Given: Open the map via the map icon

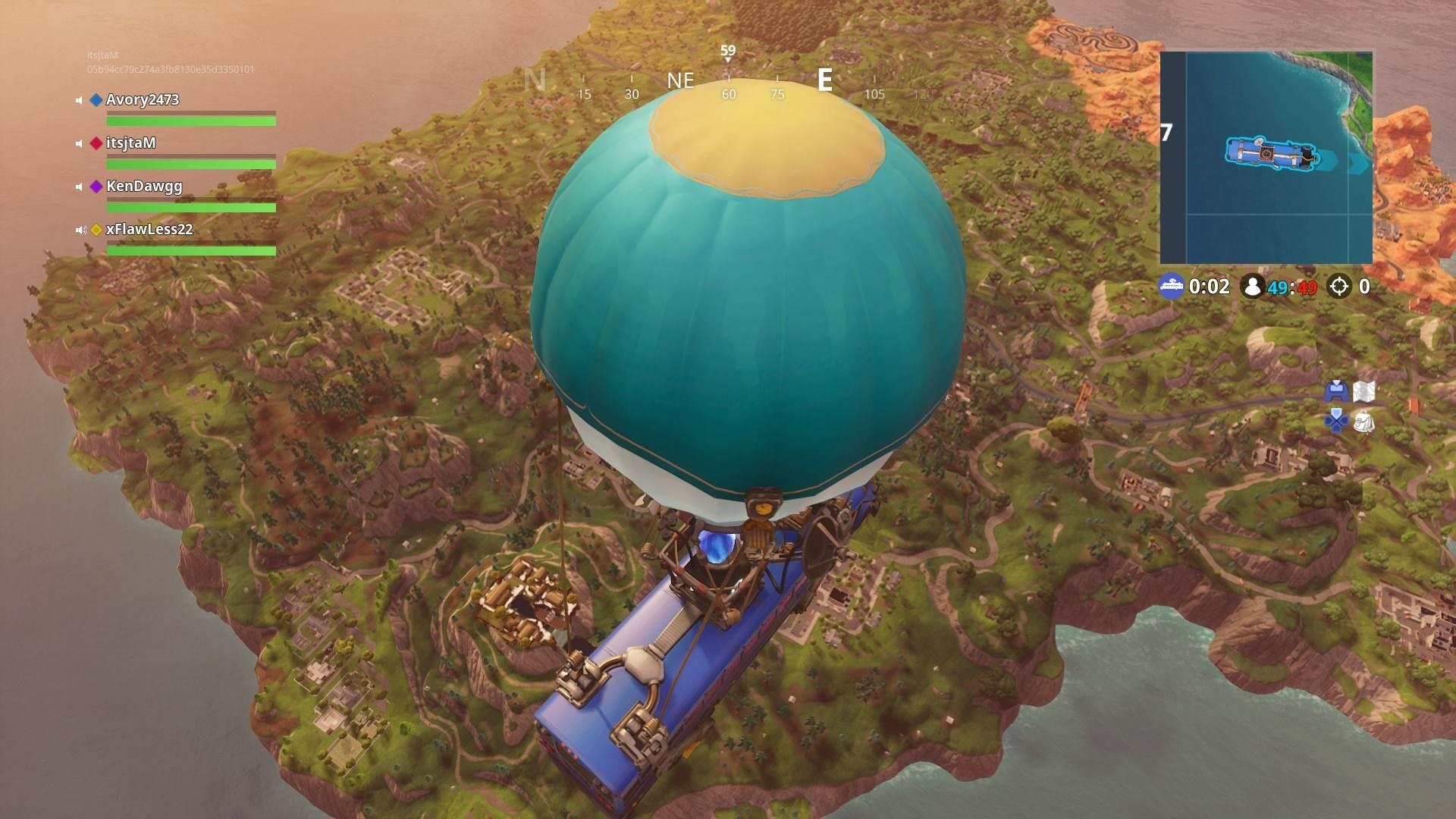Looking at the screenshot, I should 1363,391.
